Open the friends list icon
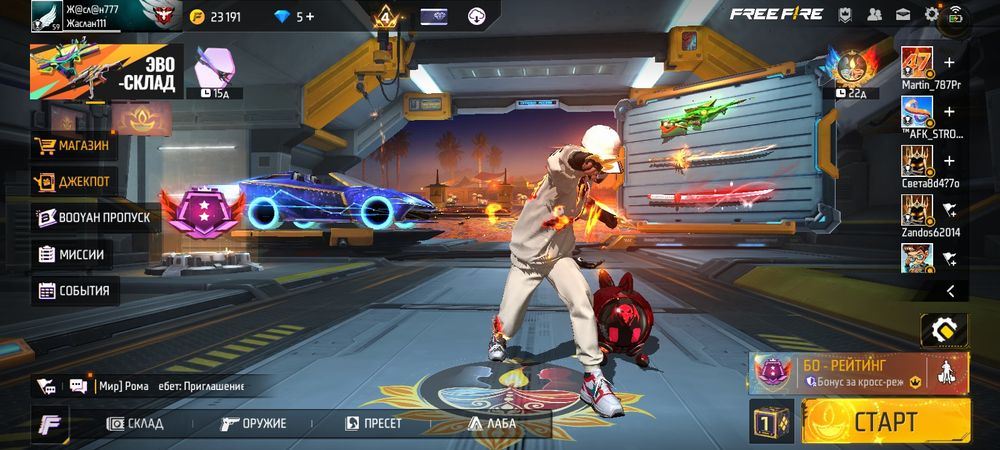 tap(875, 14)
